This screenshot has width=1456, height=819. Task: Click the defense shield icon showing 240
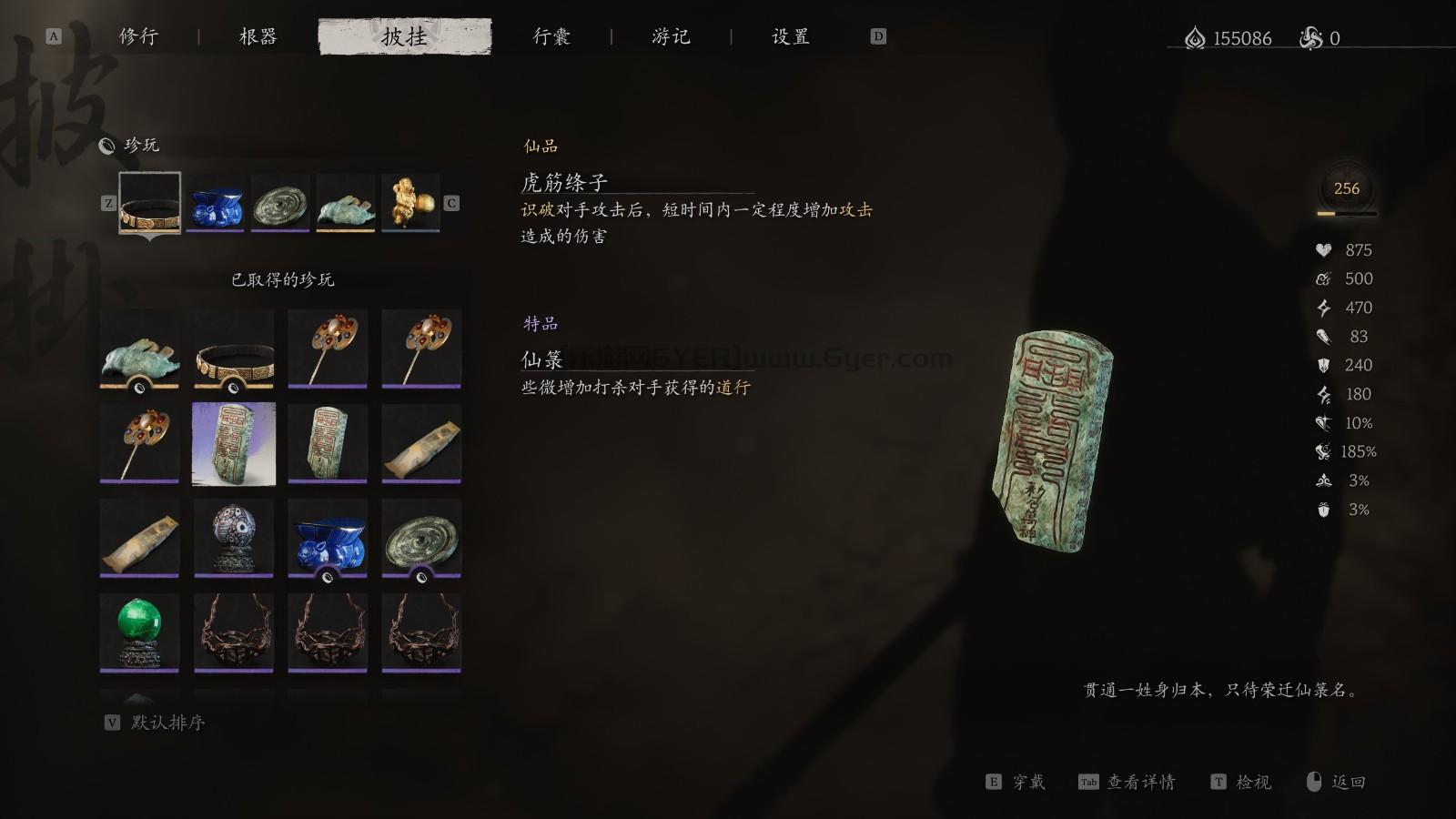point(1323,365)
